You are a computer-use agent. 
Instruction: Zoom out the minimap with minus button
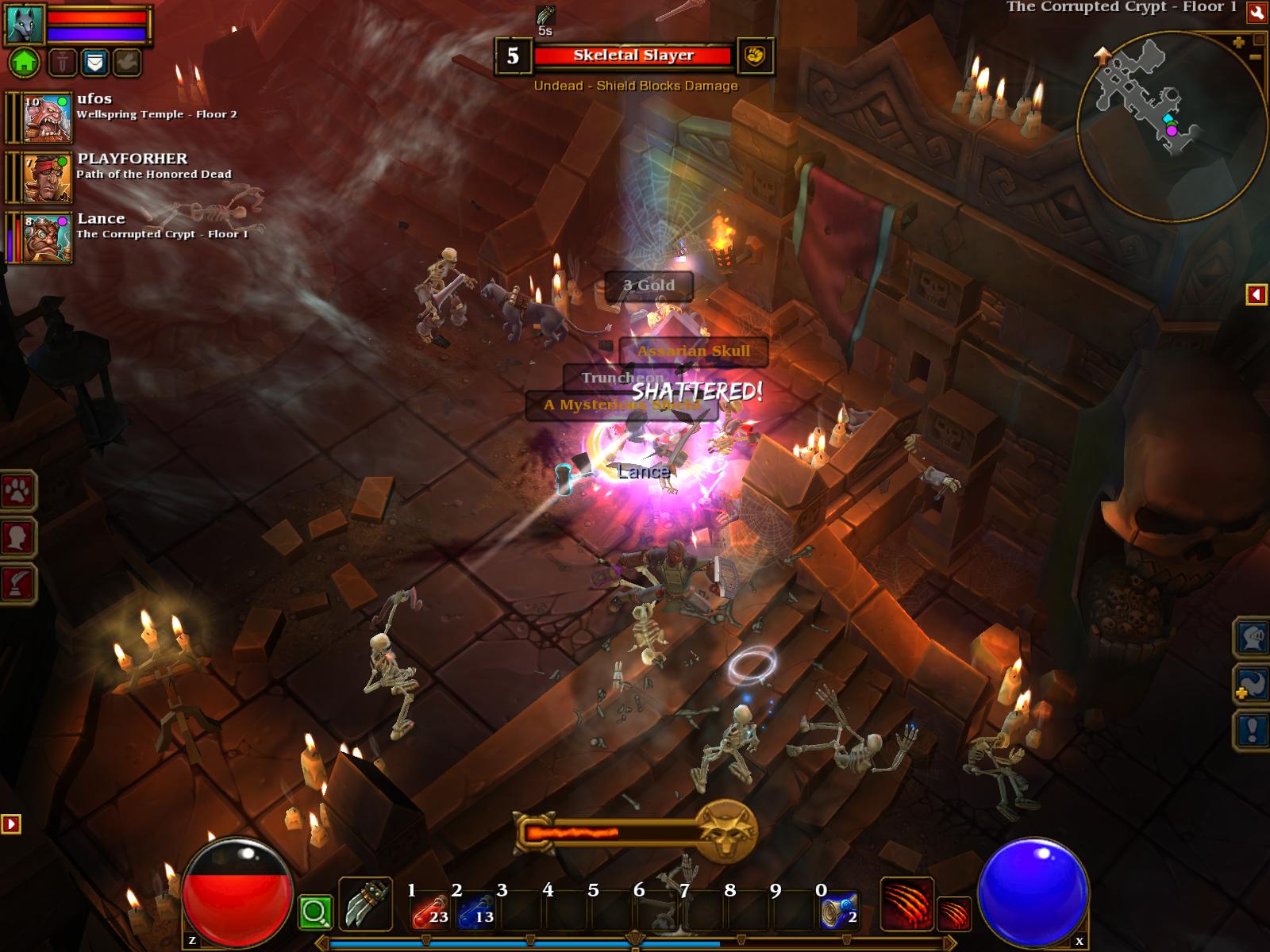click(x=1256, y=57)
